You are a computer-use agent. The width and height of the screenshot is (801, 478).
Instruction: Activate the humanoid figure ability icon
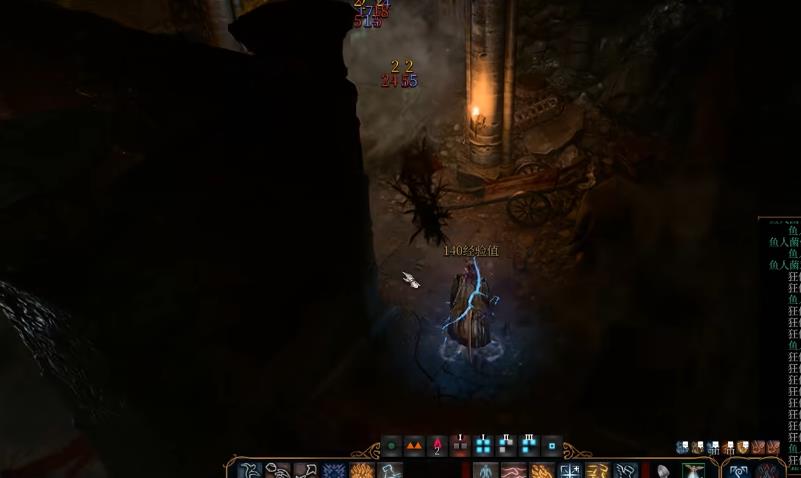485,471
